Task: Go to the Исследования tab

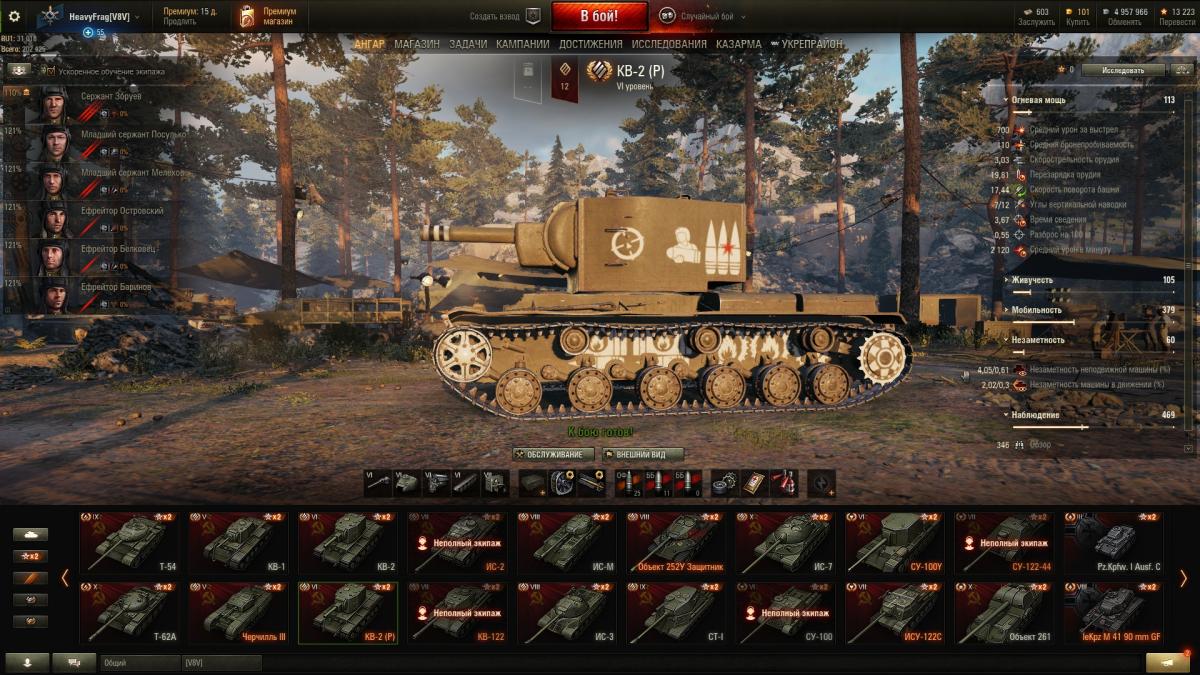Action: coord(669,44)
